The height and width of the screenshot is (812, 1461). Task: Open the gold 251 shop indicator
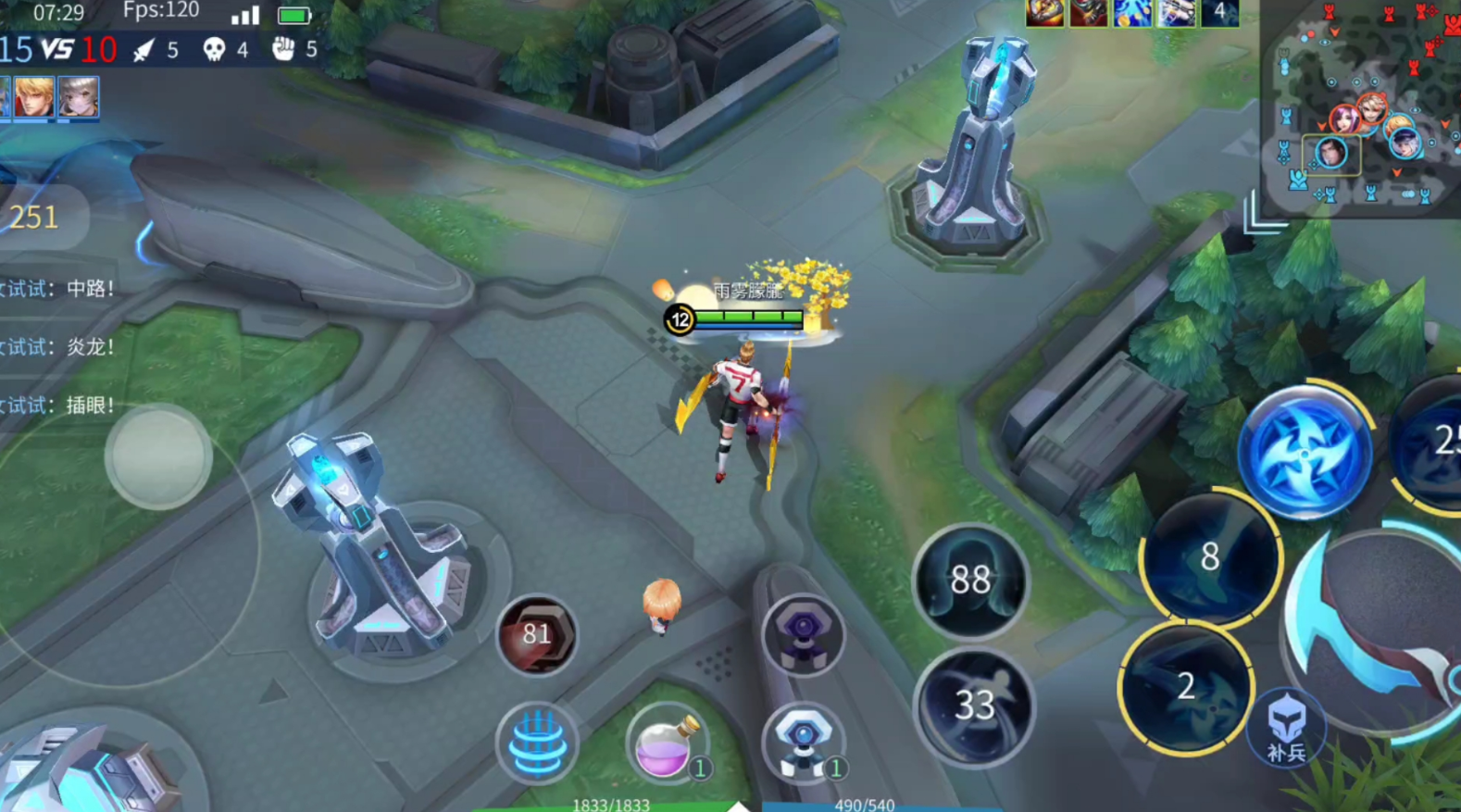click(37, 218)
